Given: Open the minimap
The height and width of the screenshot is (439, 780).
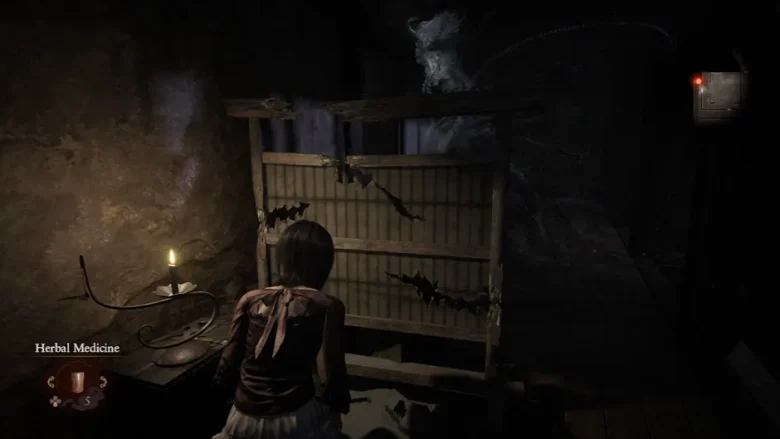Looking at the screenshot, I should [721, 96].
